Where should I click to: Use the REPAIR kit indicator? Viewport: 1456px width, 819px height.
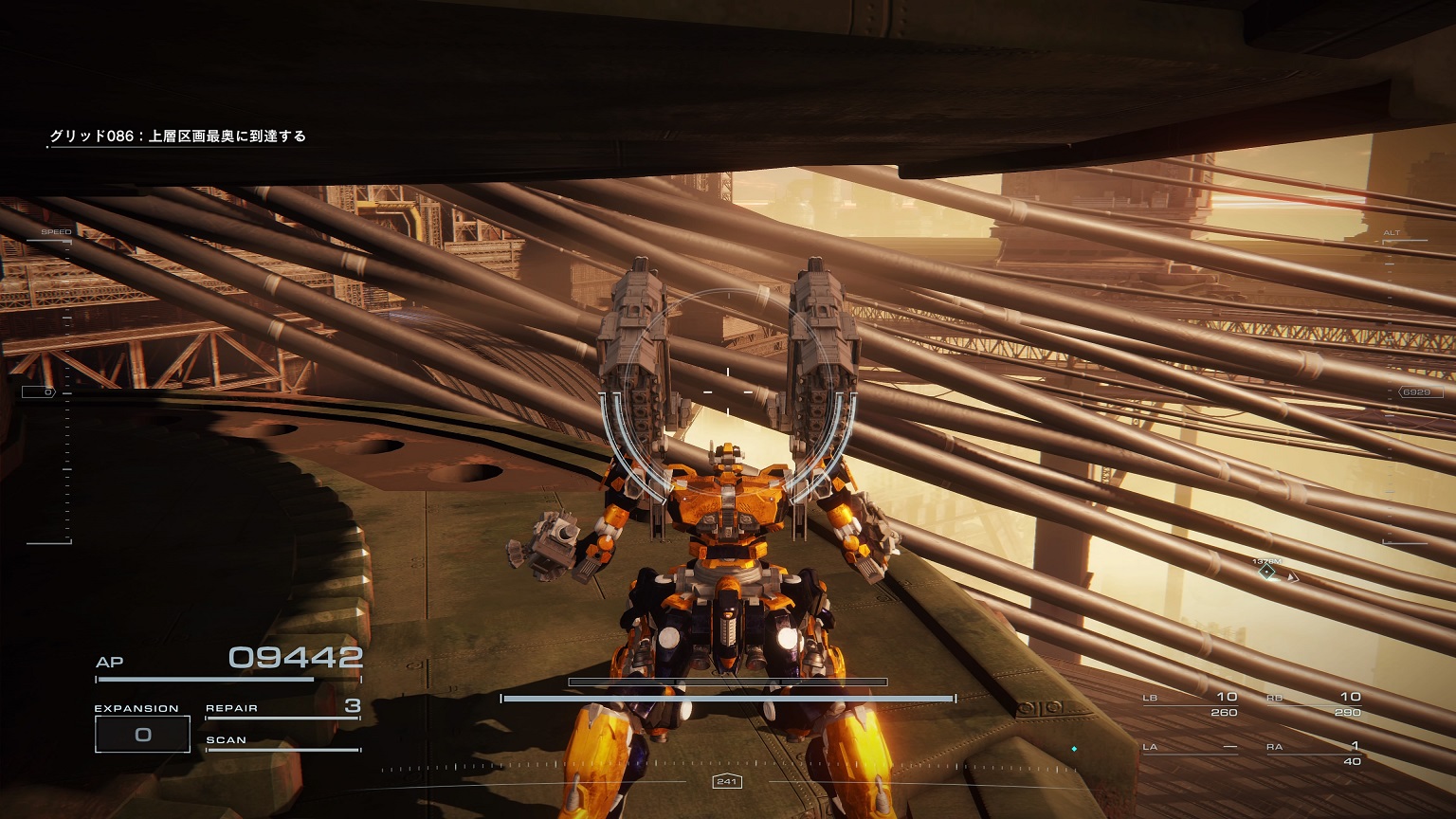[x=282, y=708]
